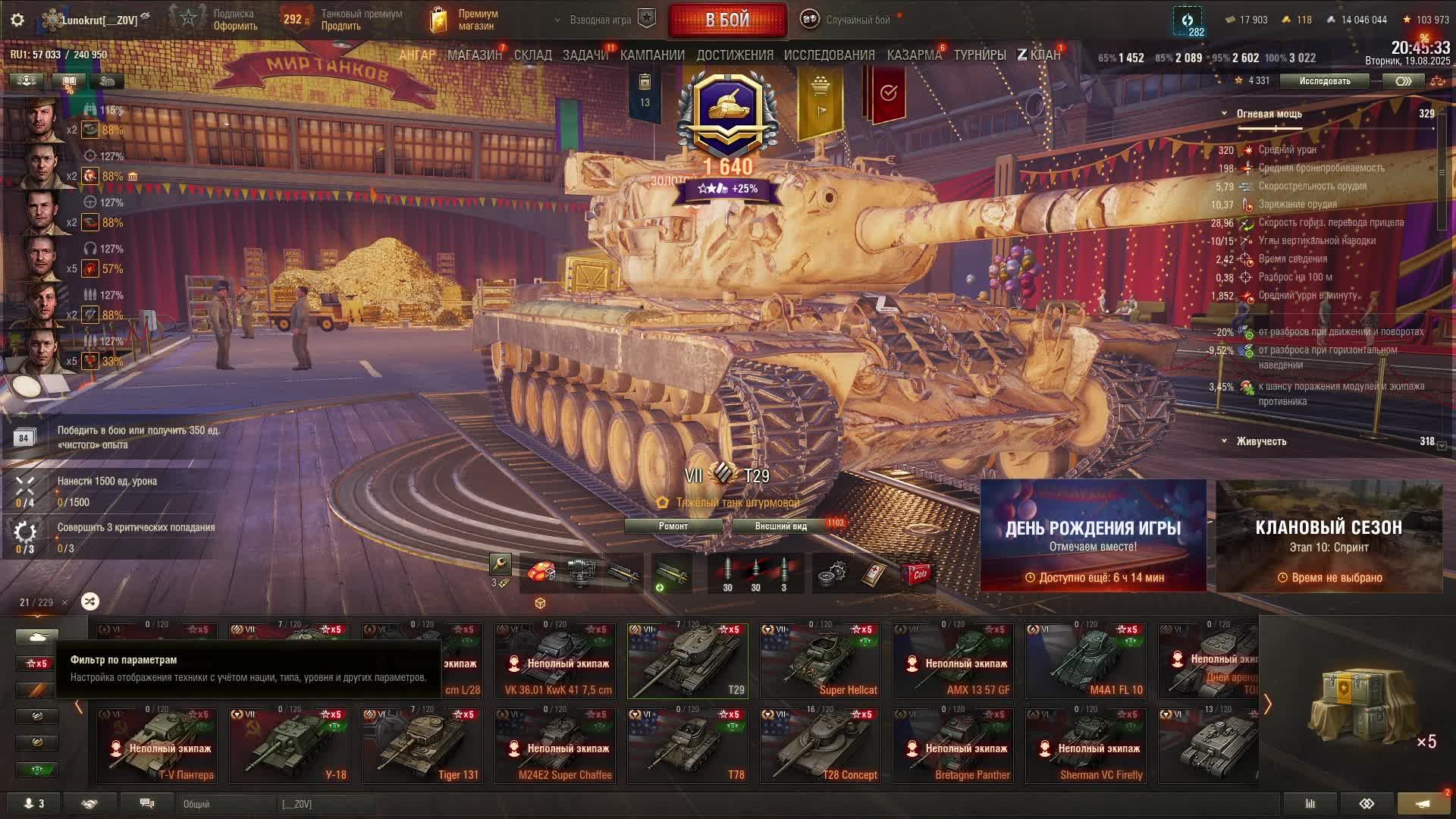1456x819 pixels.
Task: Open the Случайный бой mode selector
Action: [x=857, y=20]
